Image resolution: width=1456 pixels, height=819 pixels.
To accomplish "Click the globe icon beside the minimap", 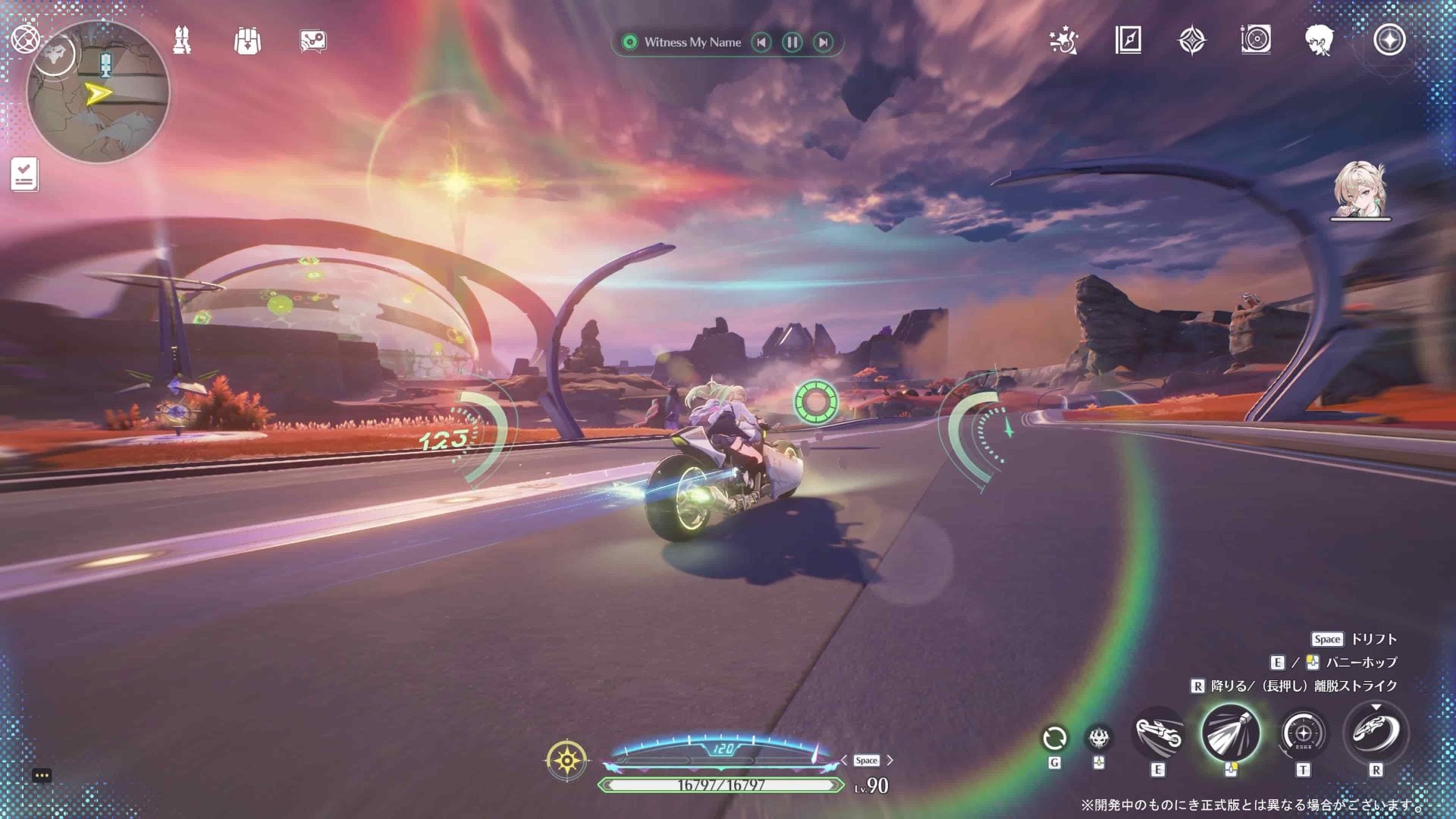I will [25, 39].
